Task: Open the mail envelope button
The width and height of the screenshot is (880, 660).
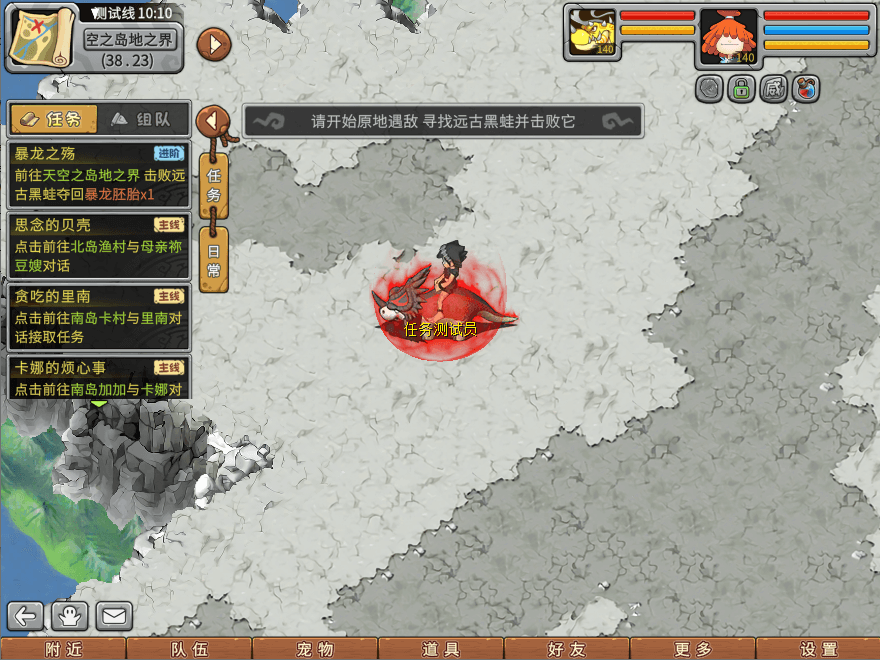Action: click(x=114, y=615)
